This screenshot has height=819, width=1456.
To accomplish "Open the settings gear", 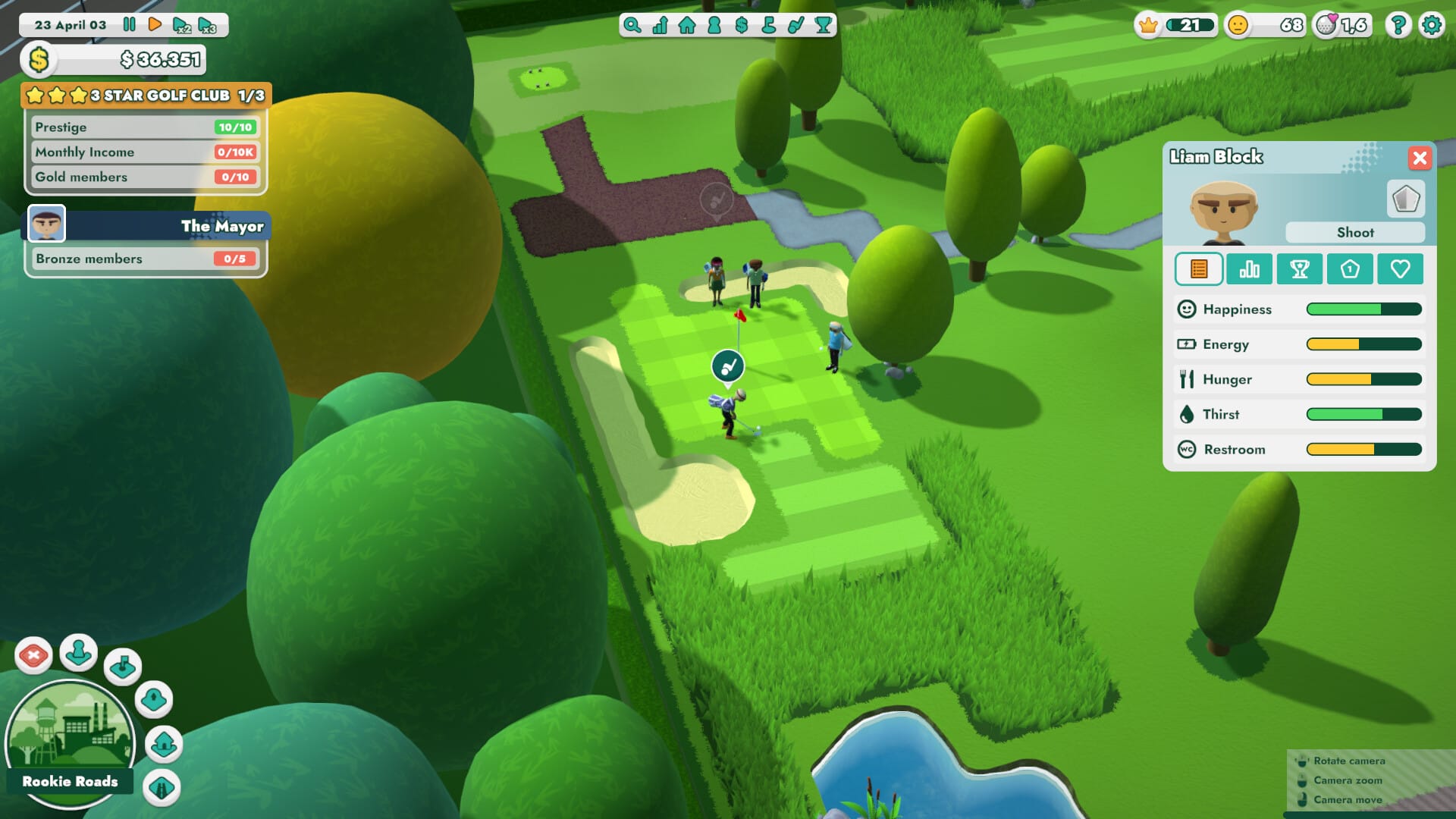I will (x=1432, y=25).
